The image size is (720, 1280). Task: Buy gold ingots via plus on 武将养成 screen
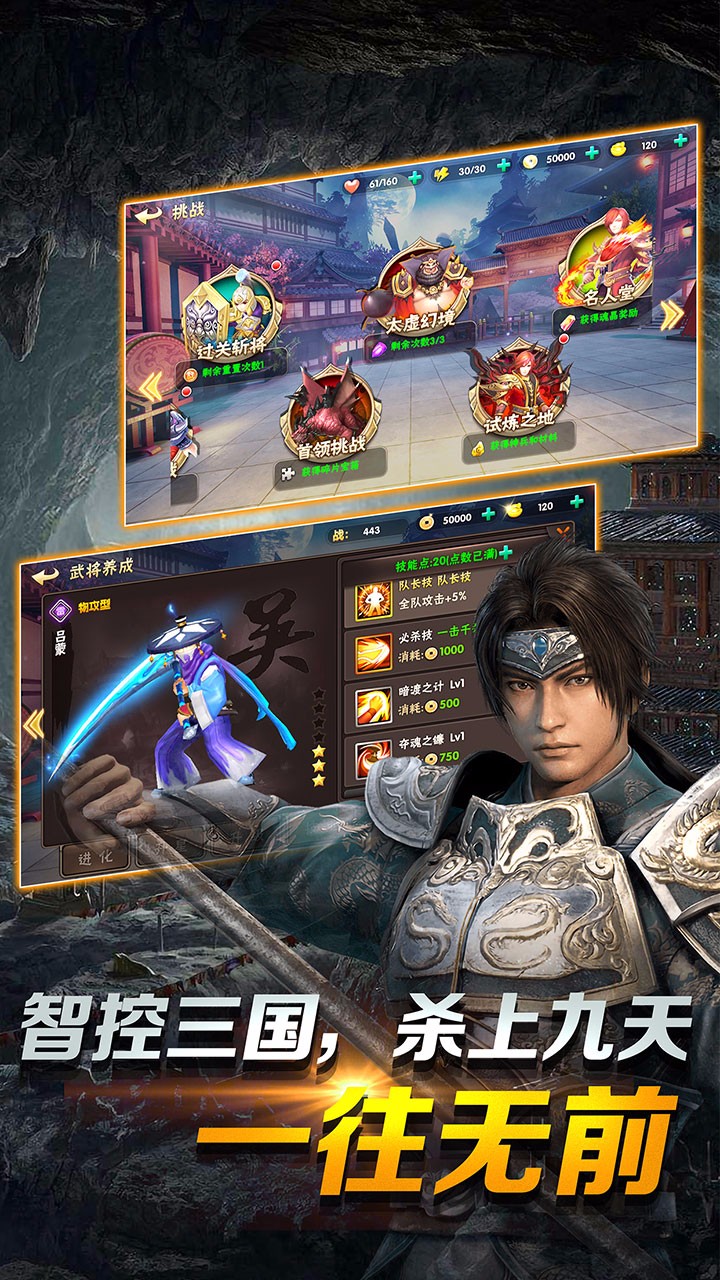[x=575, y=505]
